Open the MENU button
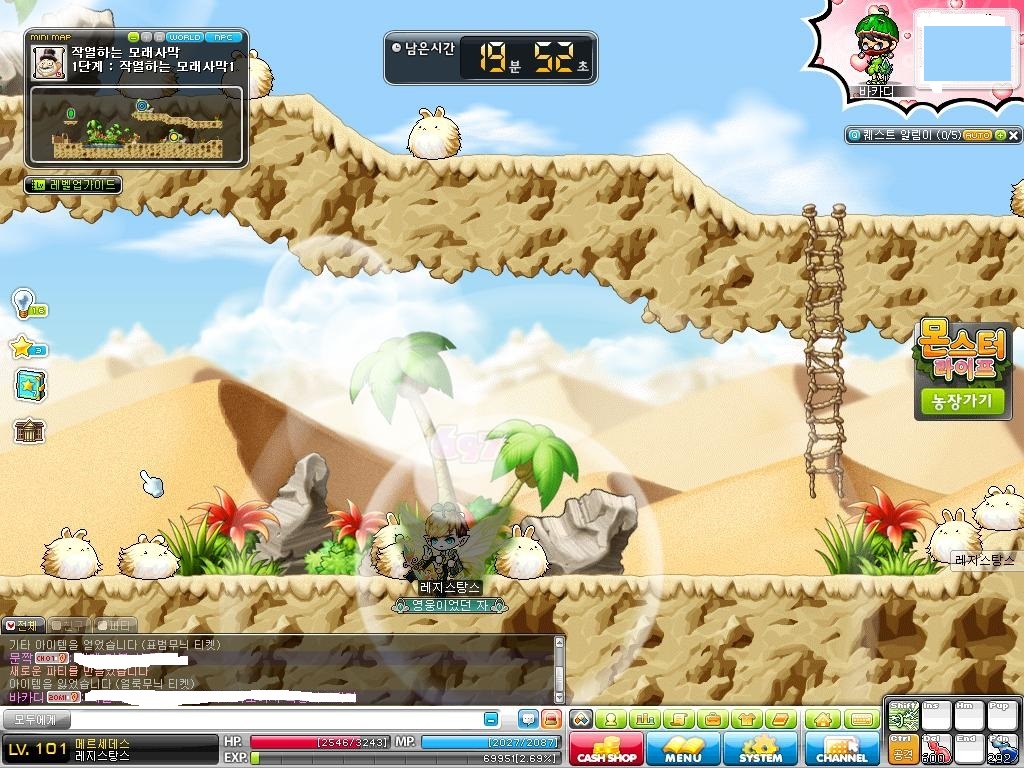Viewport: 1024px width, 768px height. point(683,749)
